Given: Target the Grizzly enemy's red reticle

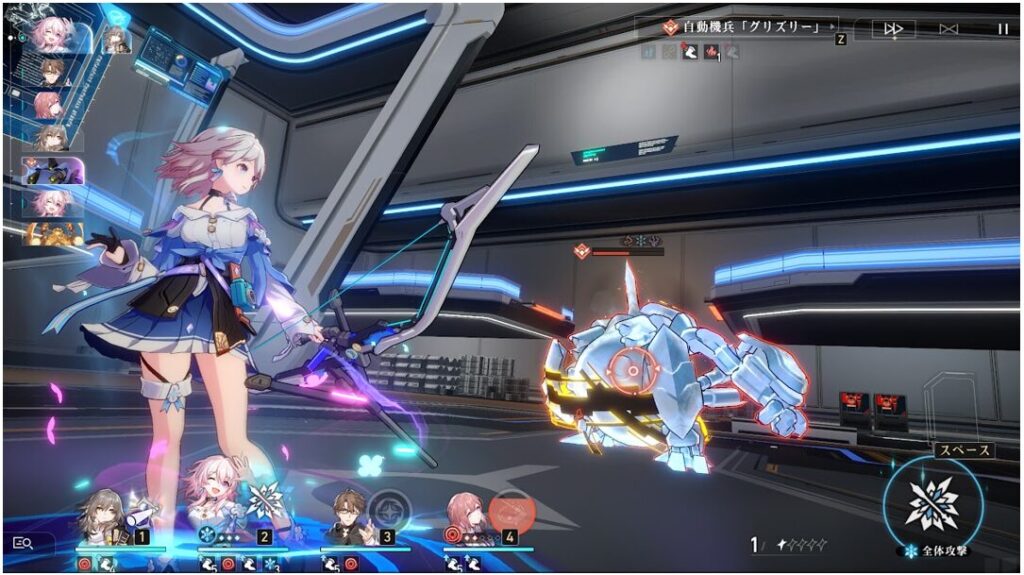Looking at the screenshot, I should 631,369.
